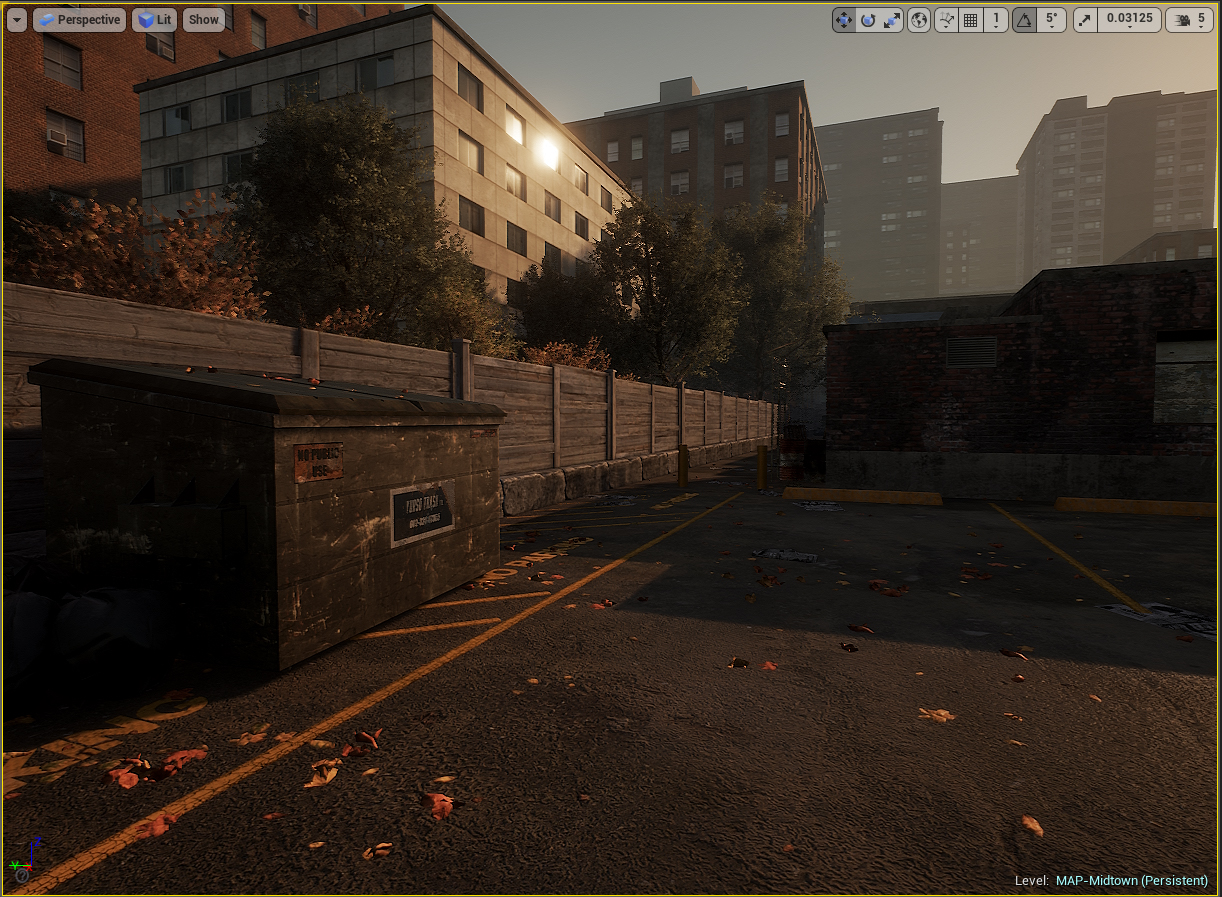Open the Show flags menu
The height and width of the screenshot is (897, 1222).
pyautogui.click(x=203, y=20)
